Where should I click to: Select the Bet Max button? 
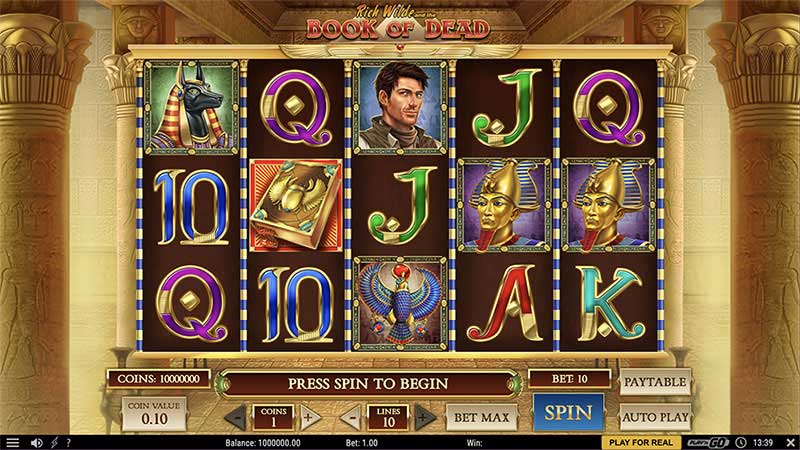(x=481, y=416)
